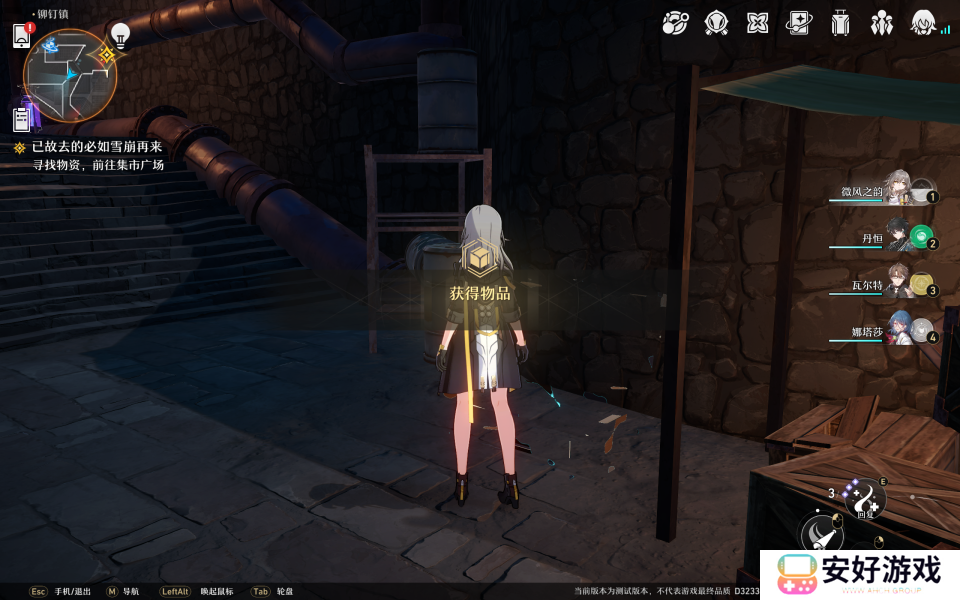The image size is (960, 600).
Task: Open the suitcase inventory icon
Action: point(840,23)
